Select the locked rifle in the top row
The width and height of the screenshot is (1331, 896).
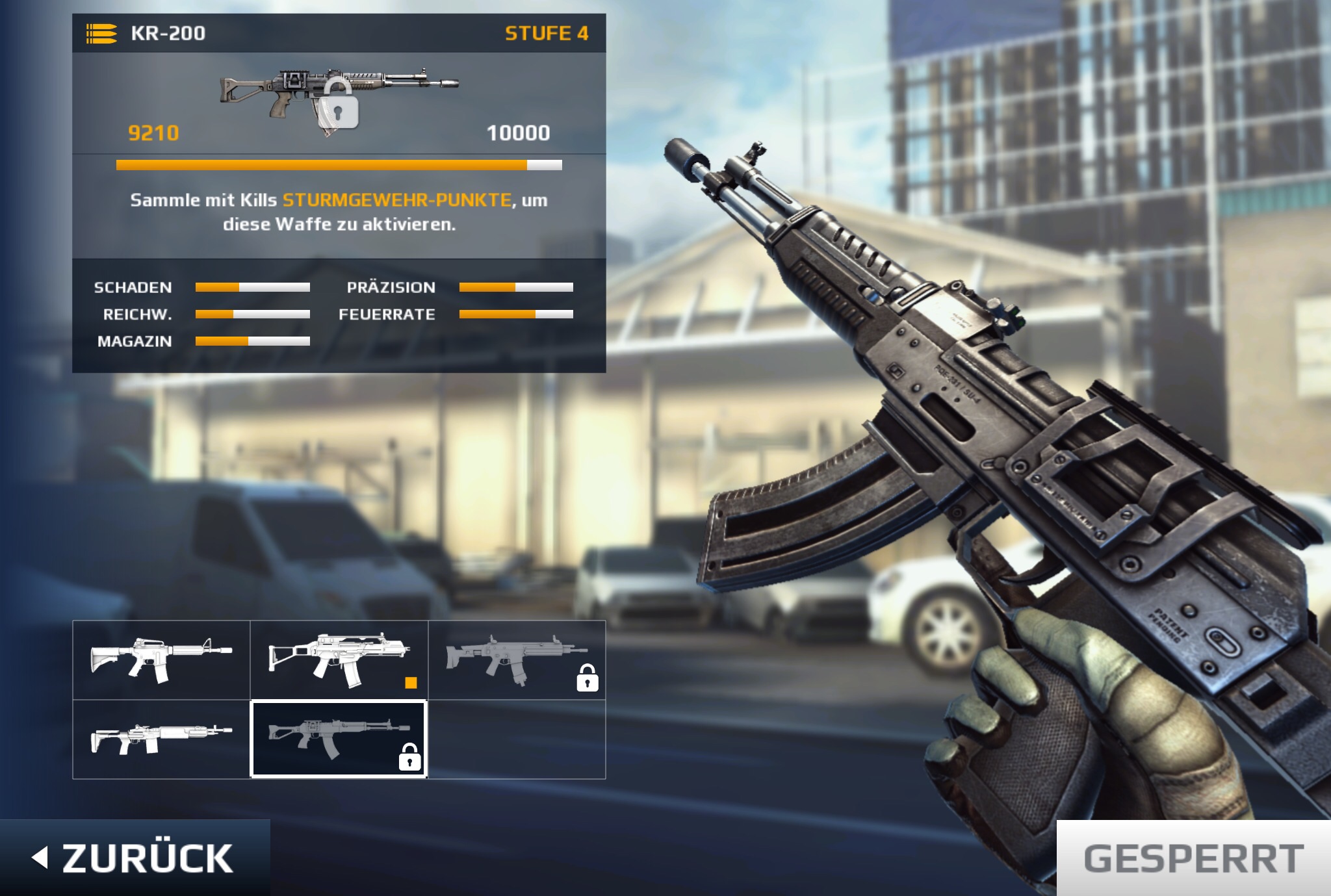tap(517, 659)
